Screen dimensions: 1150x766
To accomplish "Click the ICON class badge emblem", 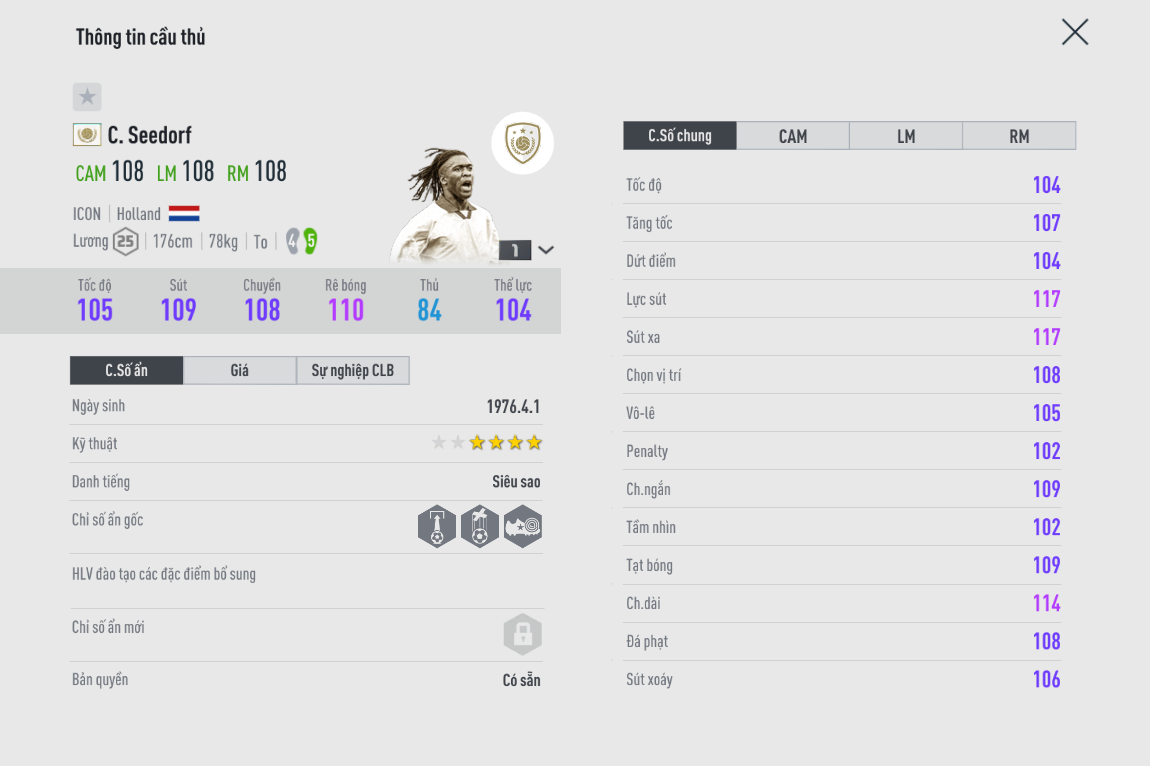I will pos(522,143).
